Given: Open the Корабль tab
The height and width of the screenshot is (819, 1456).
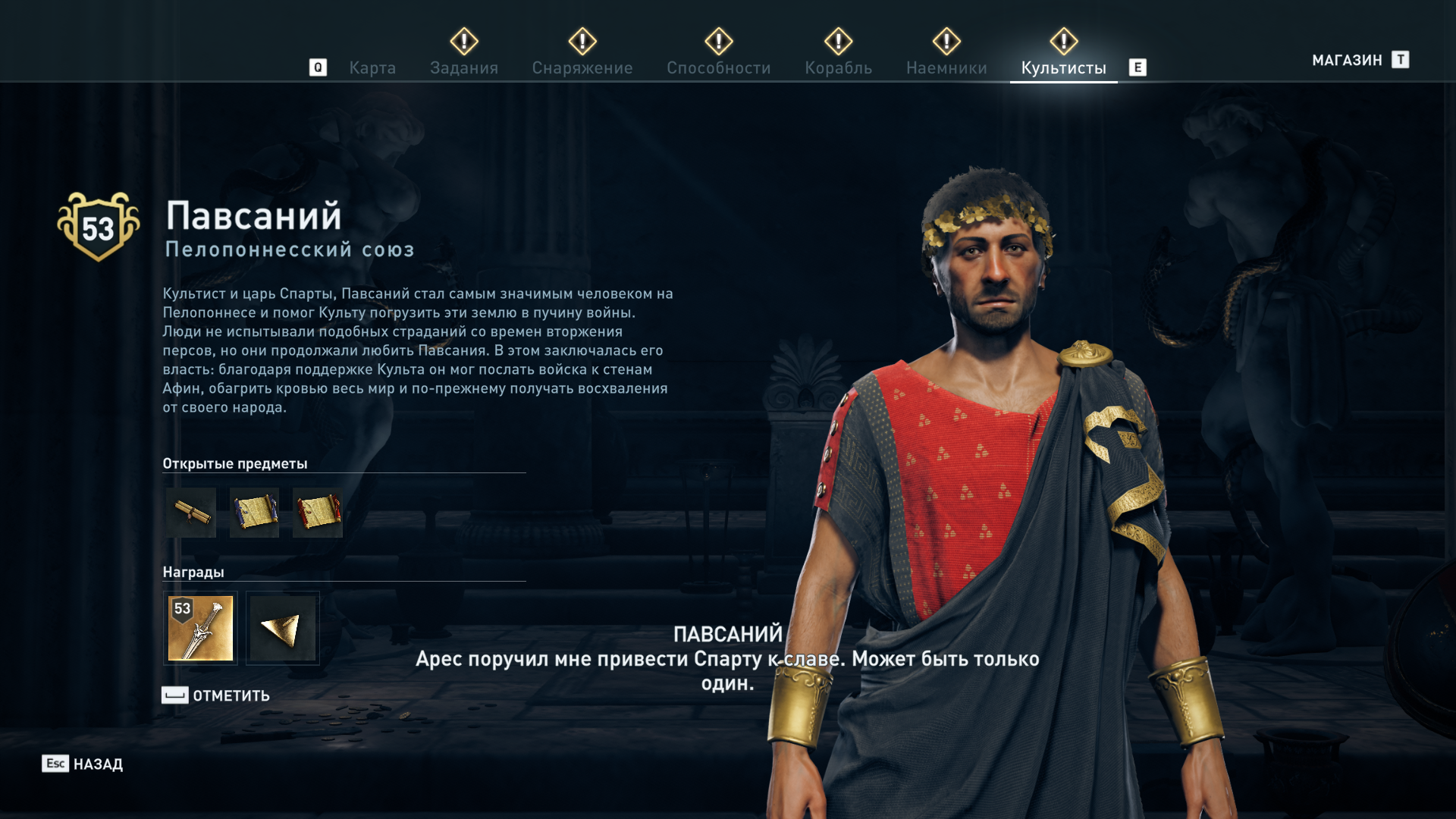Looking at the screenshot, I should point(838,68).
